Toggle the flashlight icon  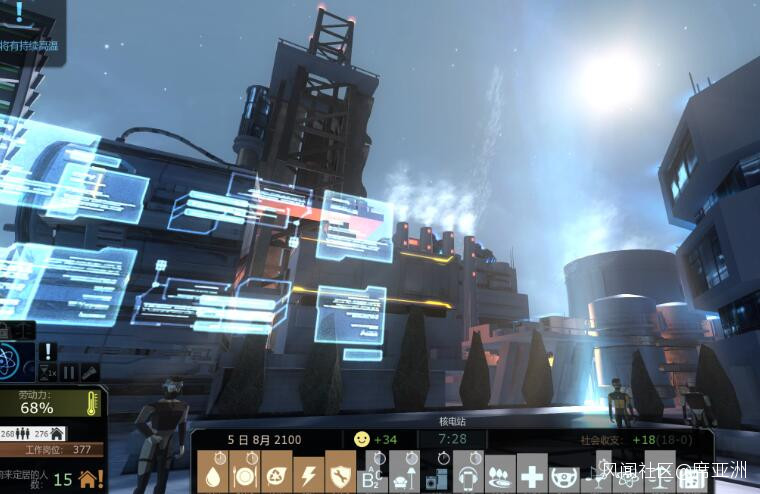(89, 372)
